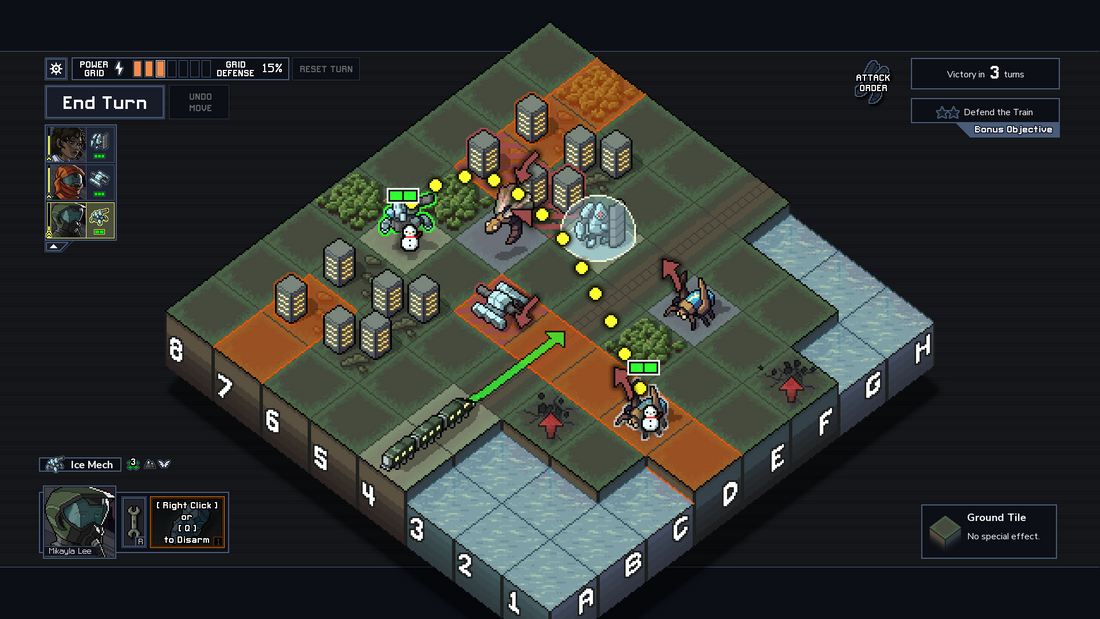
Task: Open the gear settings menu
Action: [x=56, y=69]
